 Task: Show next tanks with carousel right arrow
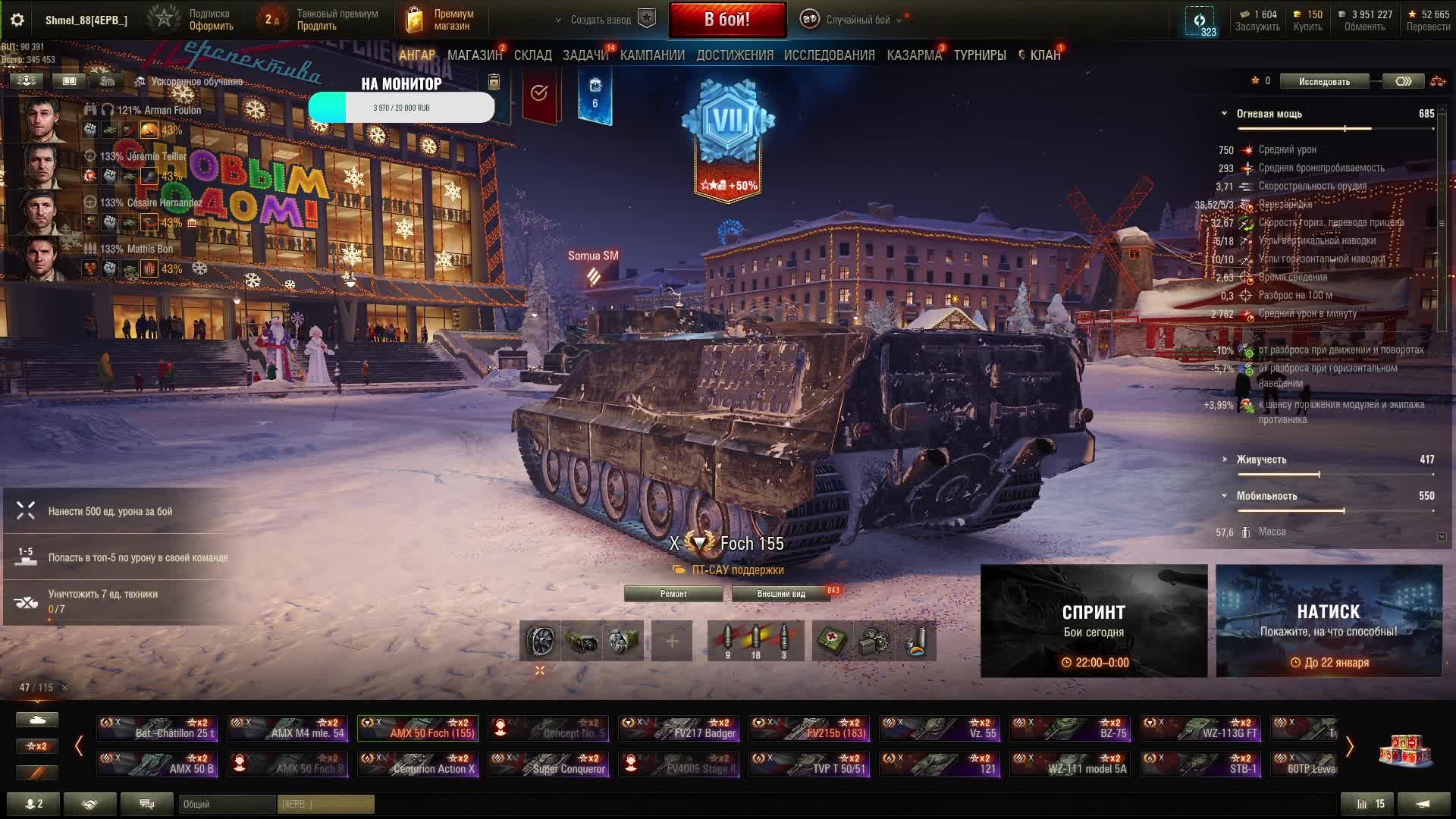point(1349,747)
